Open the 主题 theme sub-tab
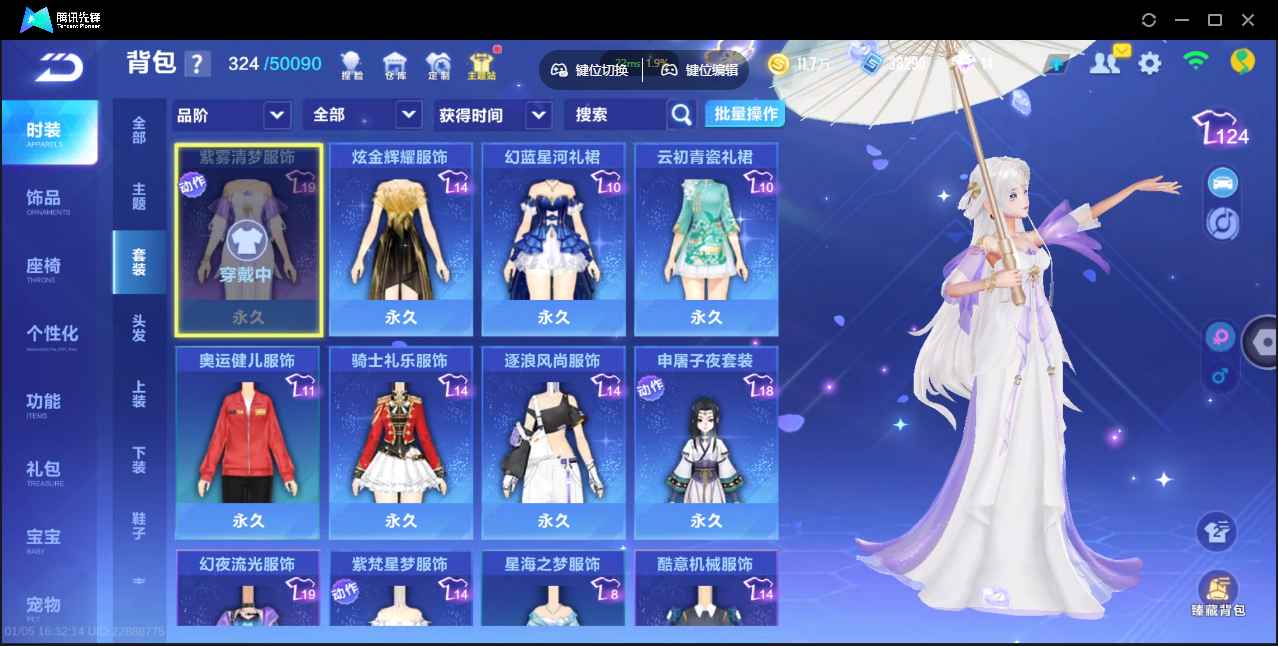Image resolution: width=1278 pixels, height=646 pixels. [139, 196]
